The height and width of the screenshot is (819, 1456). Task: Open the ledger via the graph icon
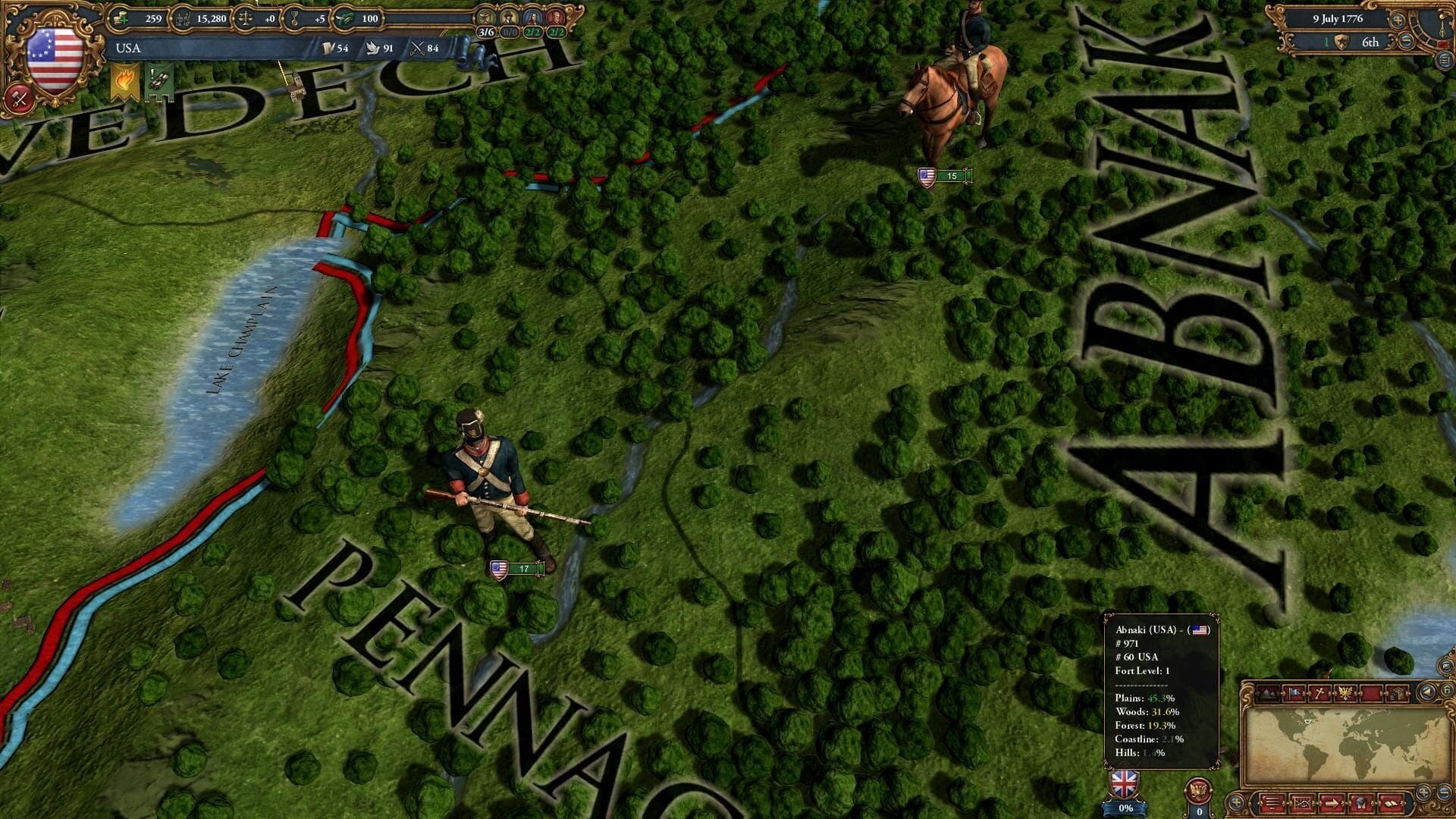click(x=1302, y=804)
